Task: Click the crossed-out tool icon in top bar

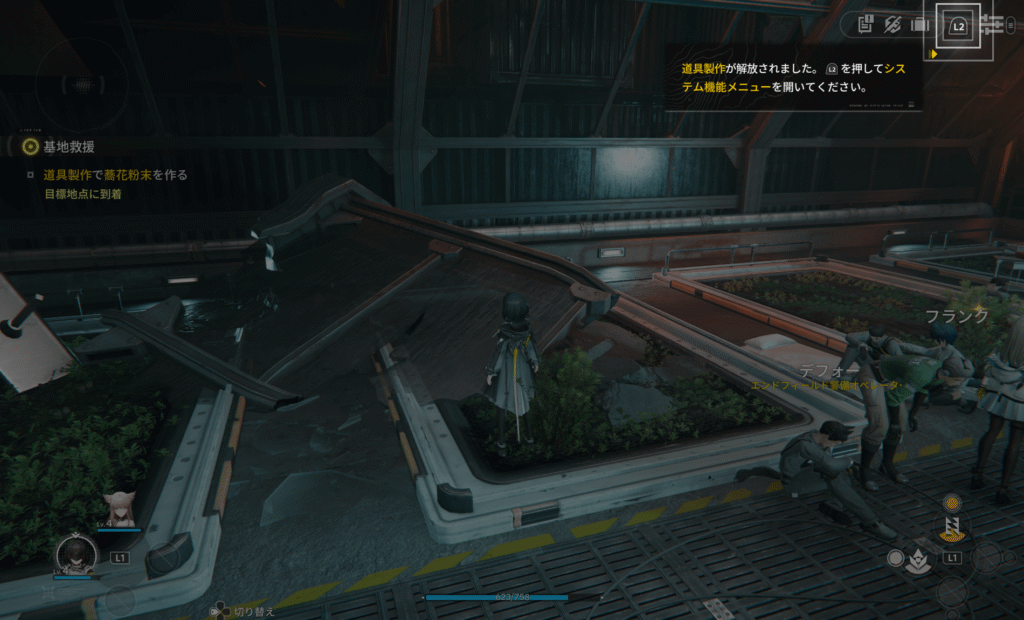Action: (x=893, y=23)
